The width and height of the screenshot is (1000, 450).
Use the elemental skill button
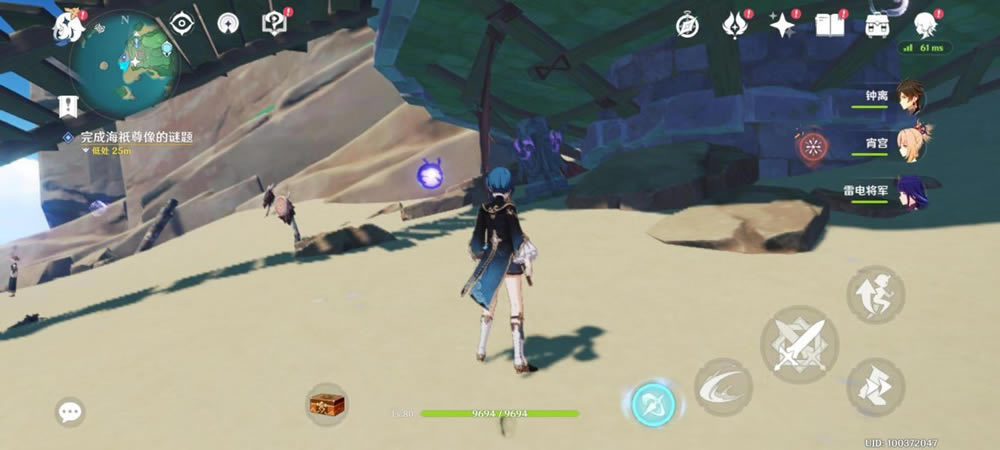click(723, 387)
